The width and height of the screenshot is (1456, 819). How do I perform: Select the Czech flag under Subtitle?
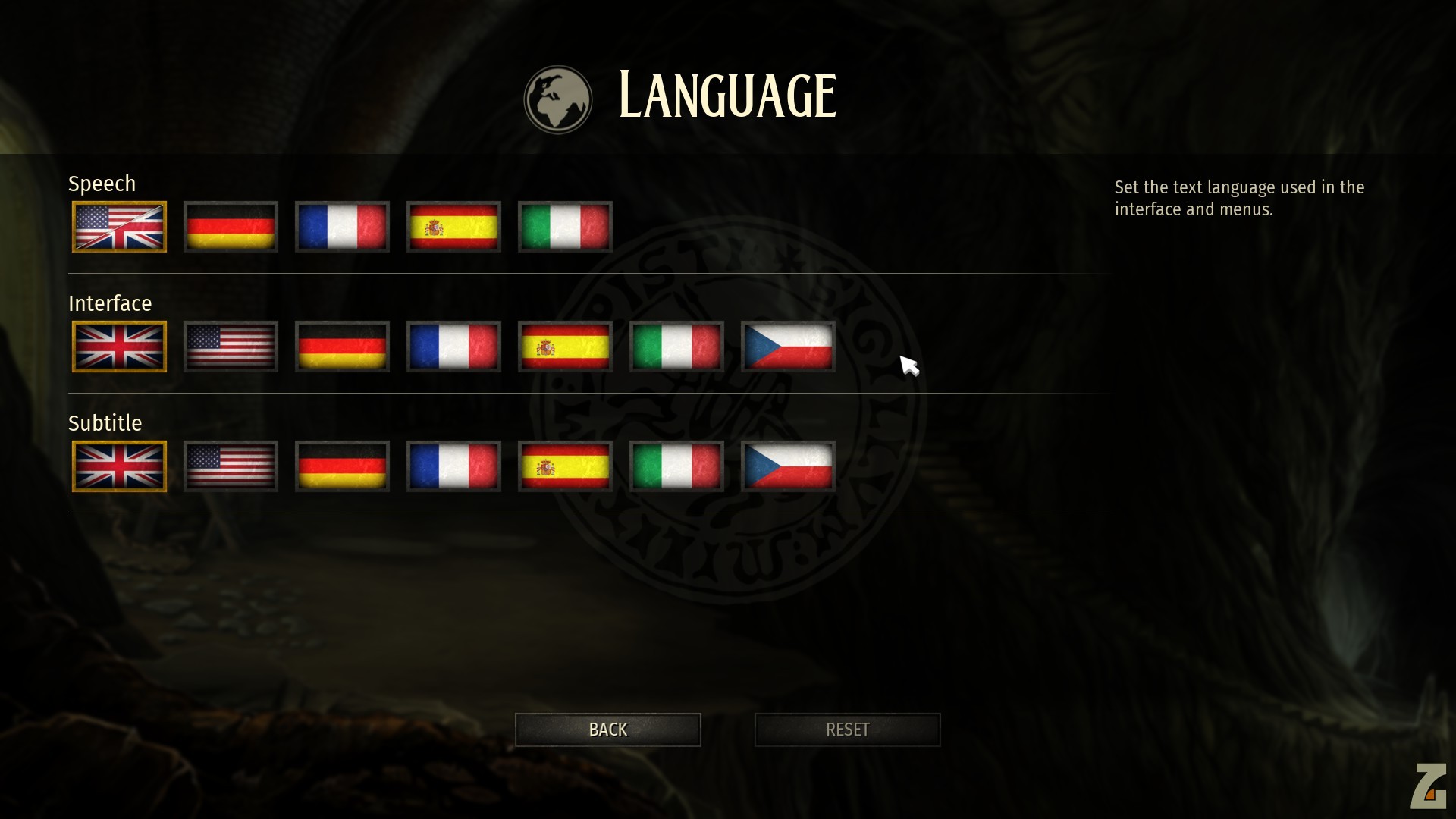coord(788,466)
